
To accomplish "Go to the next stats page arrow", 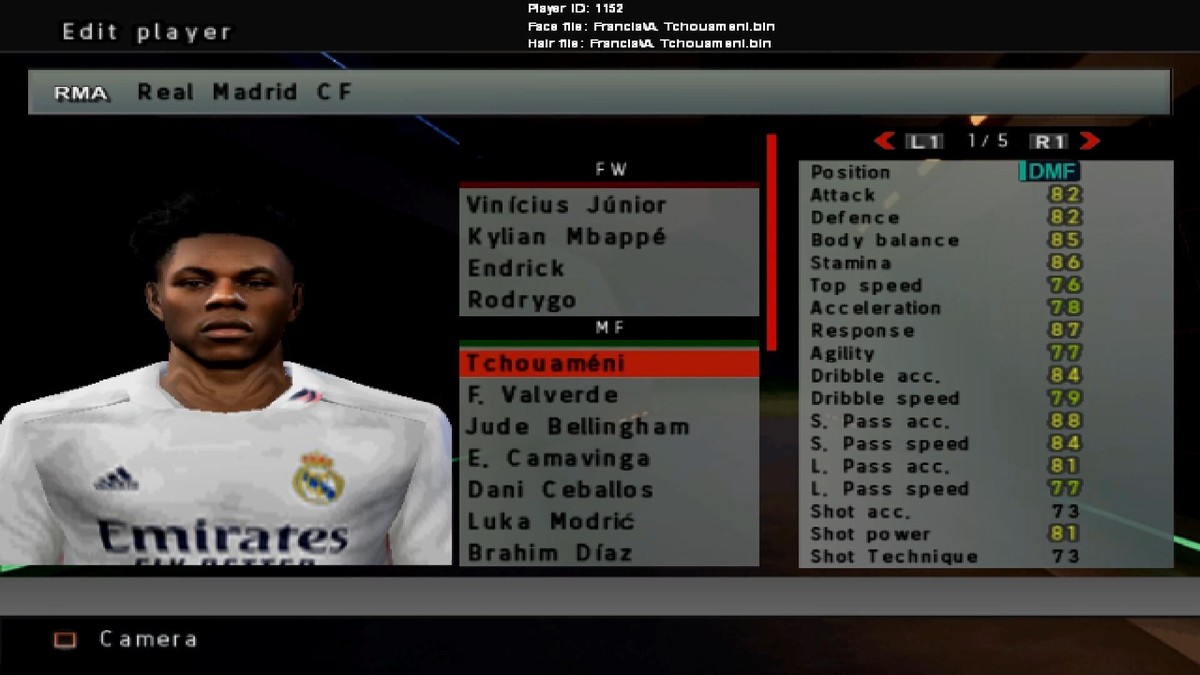I will pos(1090,141).
